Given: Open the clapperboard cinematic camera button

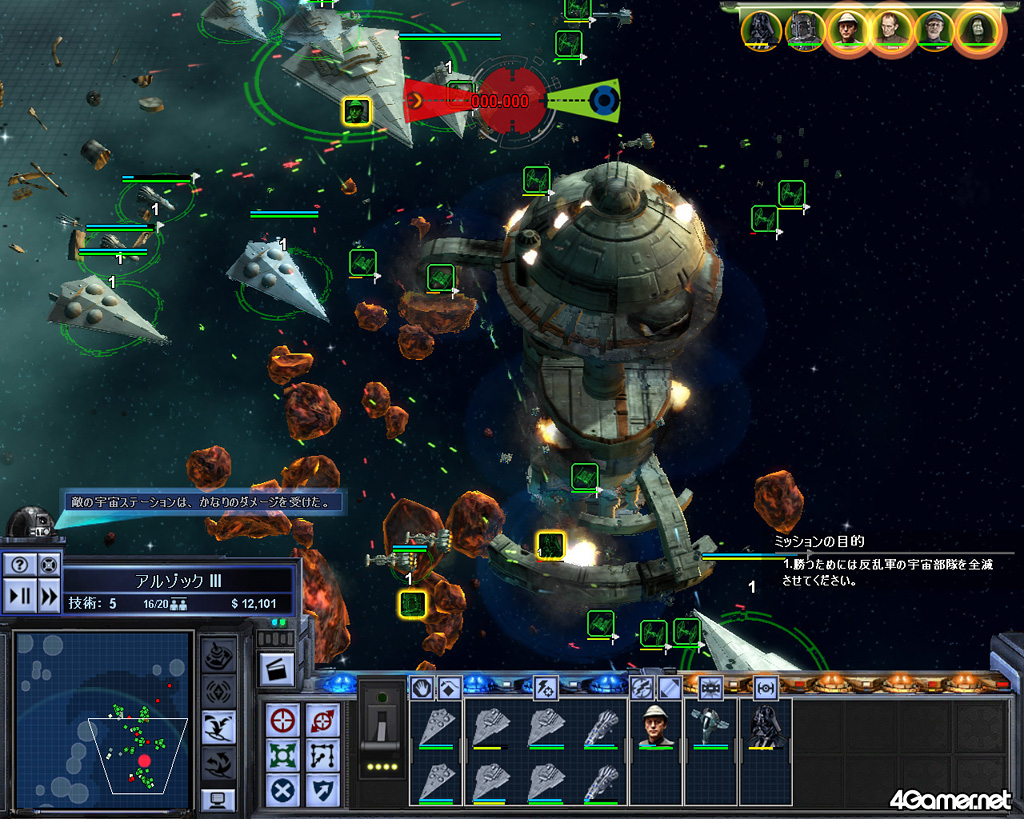Looking at the screenshot, I should click(x=275, y=669).
